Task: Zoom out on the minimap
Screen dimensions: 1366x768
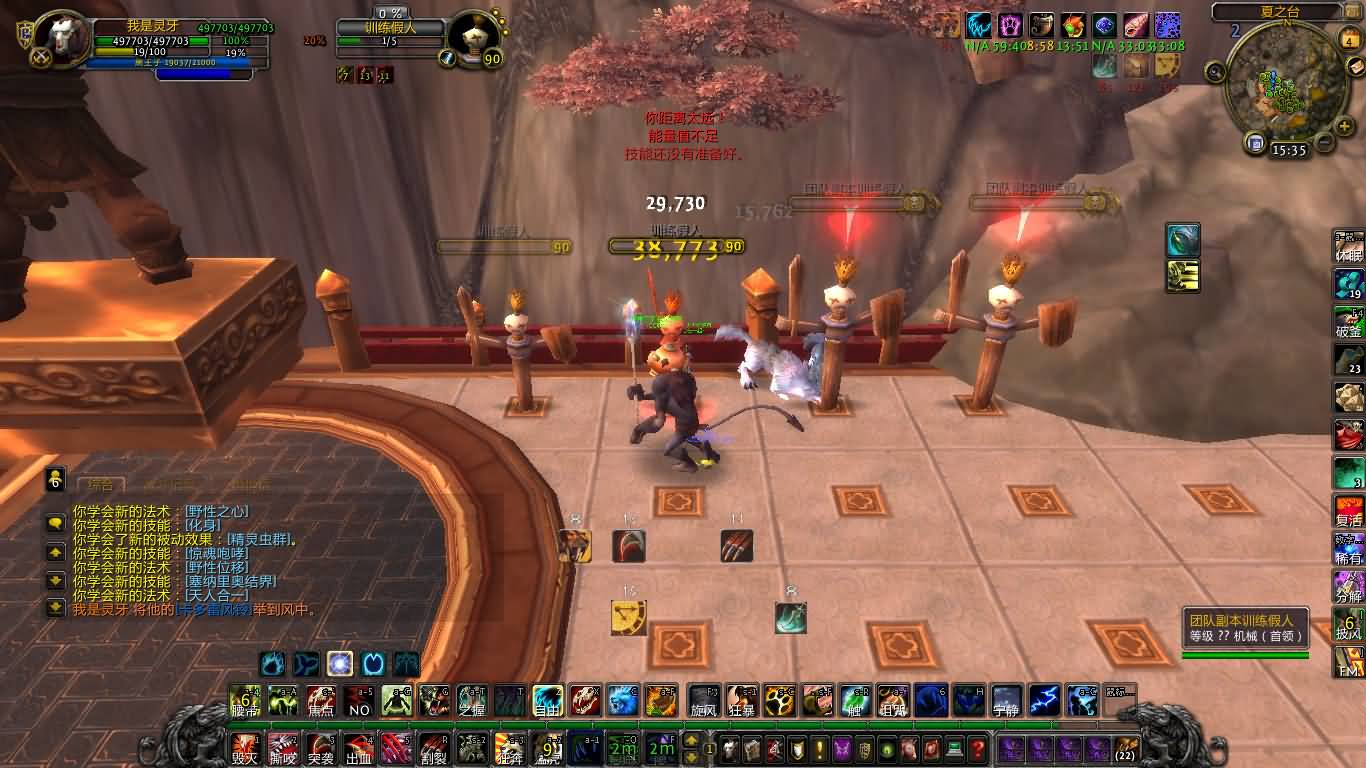Action: [x=1325, y=141]
